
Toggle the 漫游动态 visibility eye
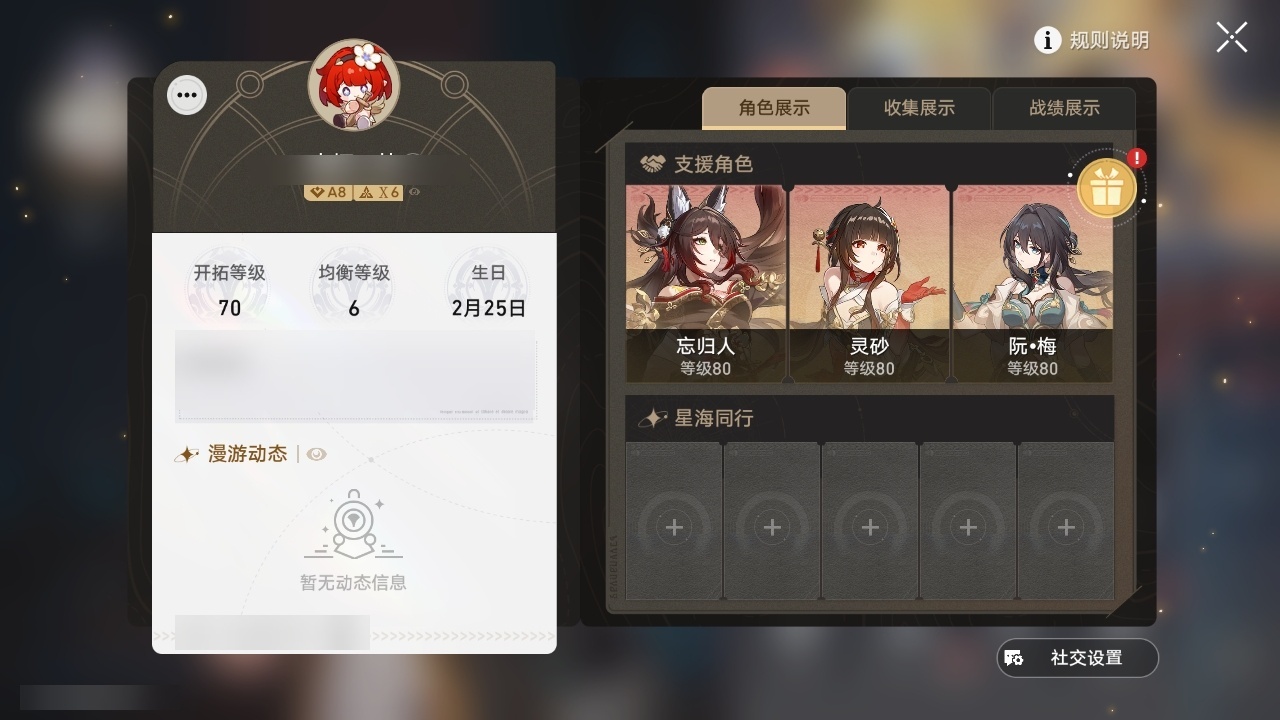point(318,455)
